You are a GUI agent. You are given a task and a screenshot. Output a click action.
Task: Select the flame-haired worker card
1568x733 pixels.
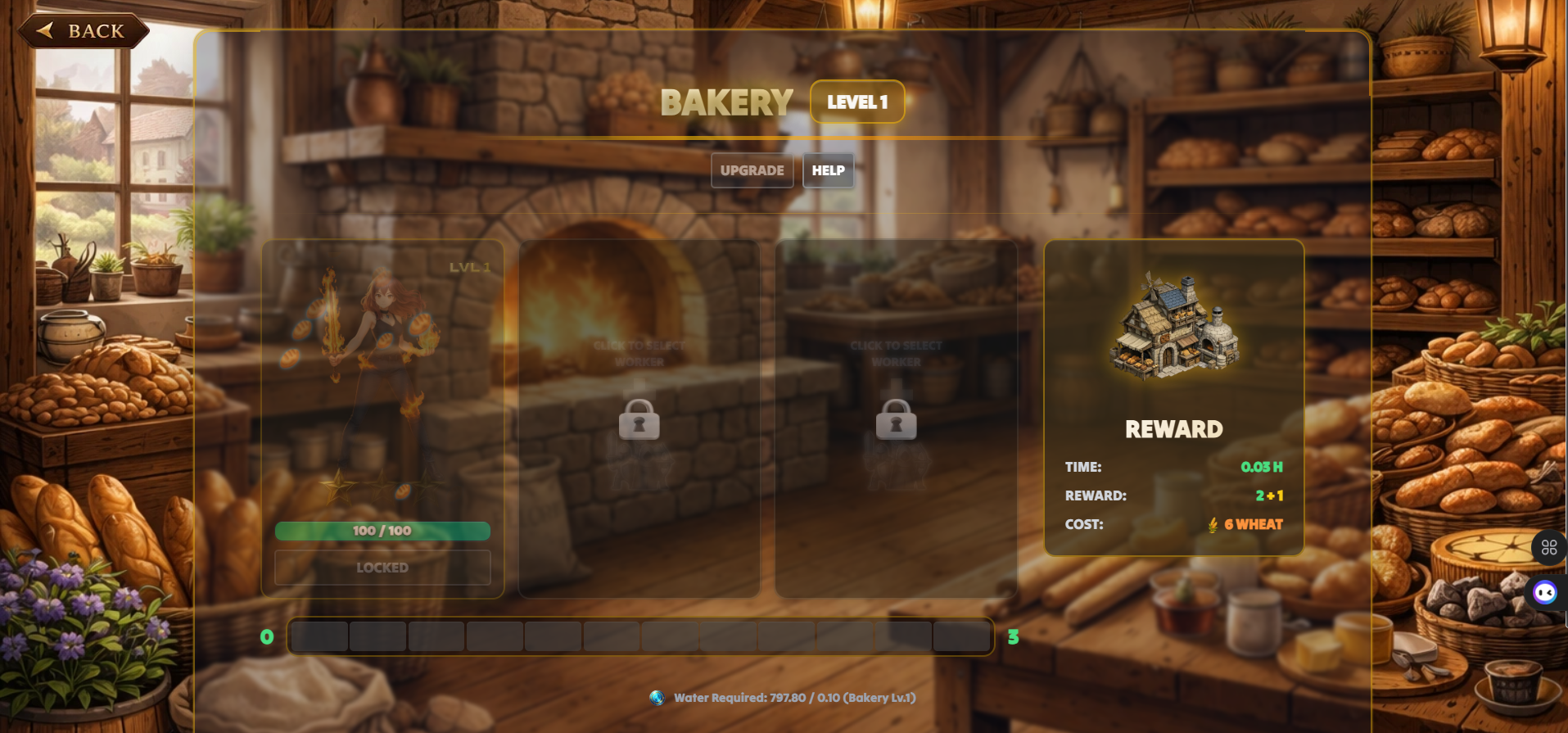click(382, 377)
